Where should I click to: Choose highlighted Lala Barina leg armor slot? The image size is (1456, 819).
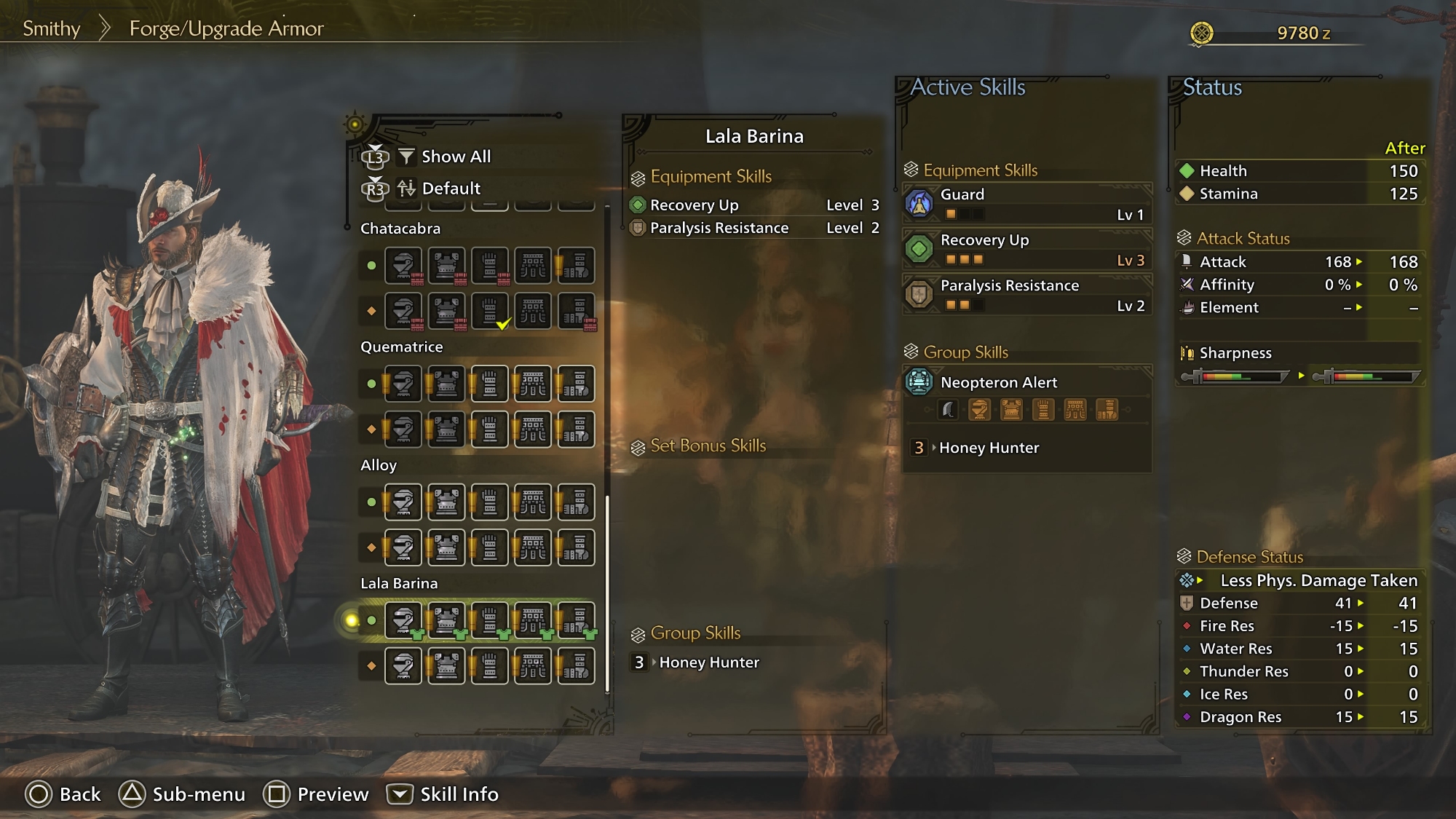tap(576, 620)
